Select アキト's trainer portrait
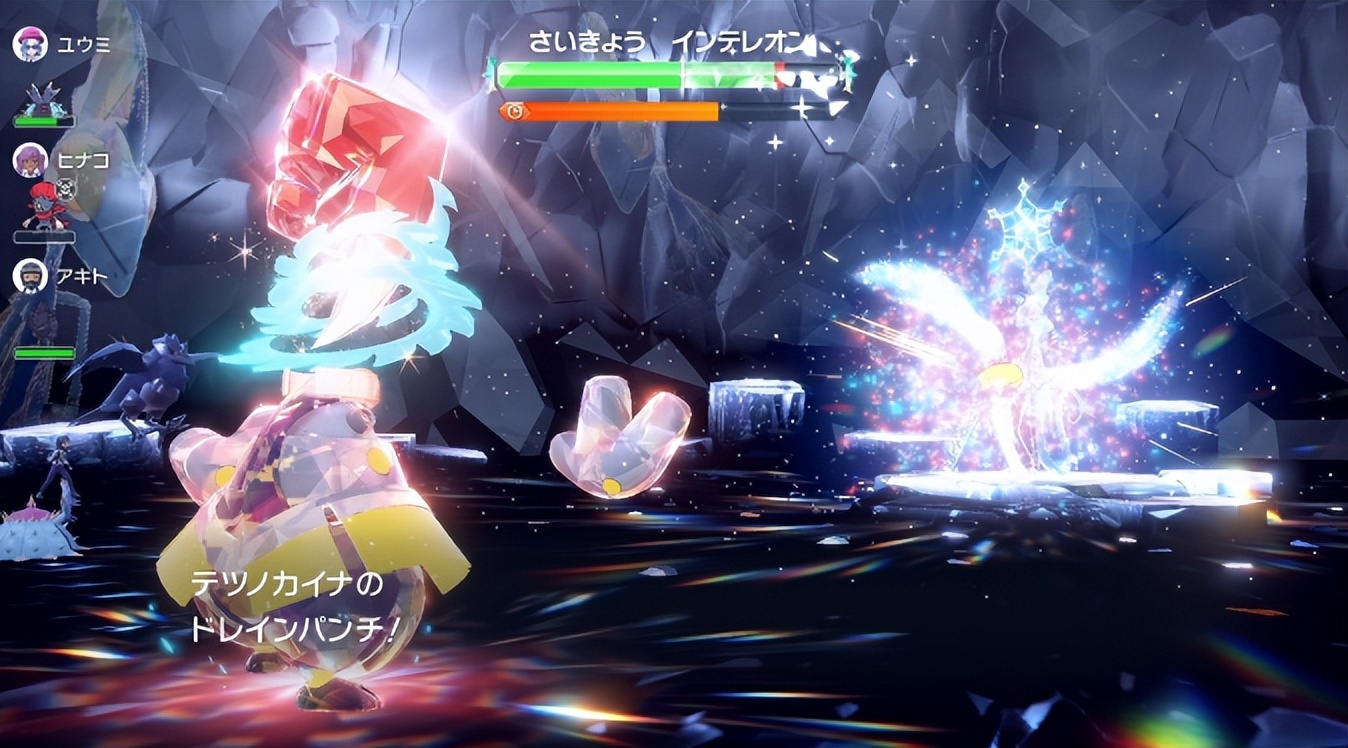1348x748 pixels. (x=30, y=276)
